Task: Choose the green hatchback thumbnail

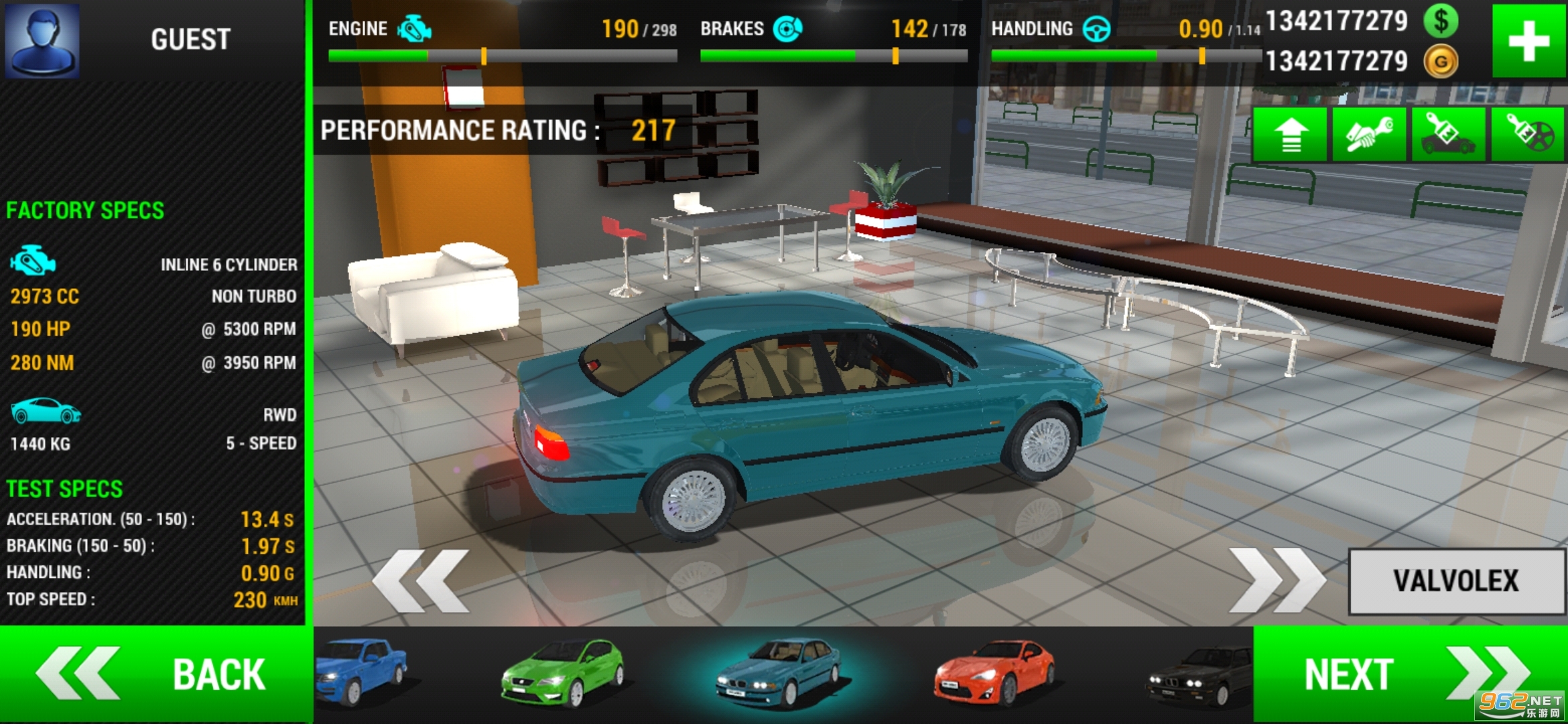Action: pyautogui.click(x=563, y=672)
